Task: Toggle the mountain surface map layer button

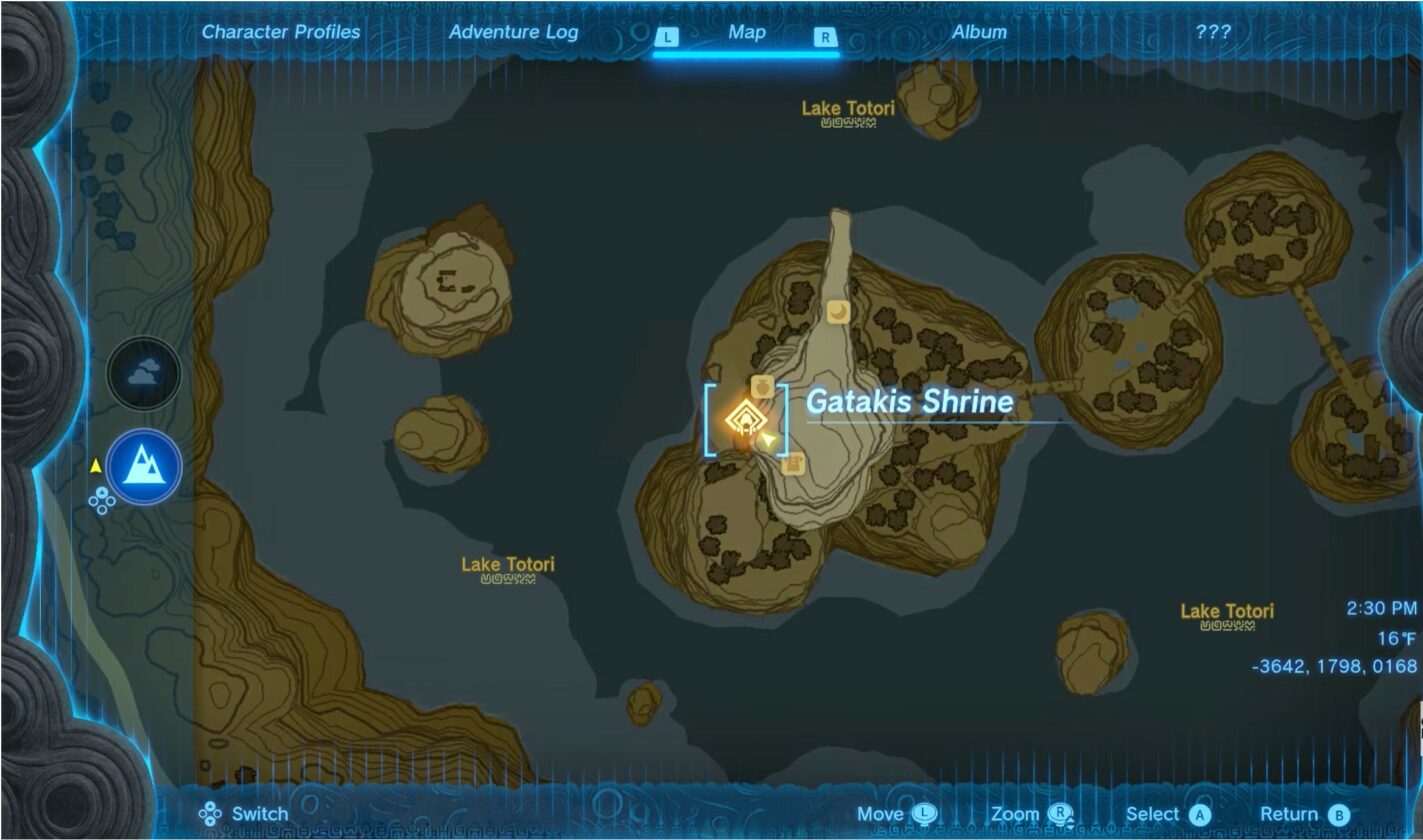Action: pos(143,467)
